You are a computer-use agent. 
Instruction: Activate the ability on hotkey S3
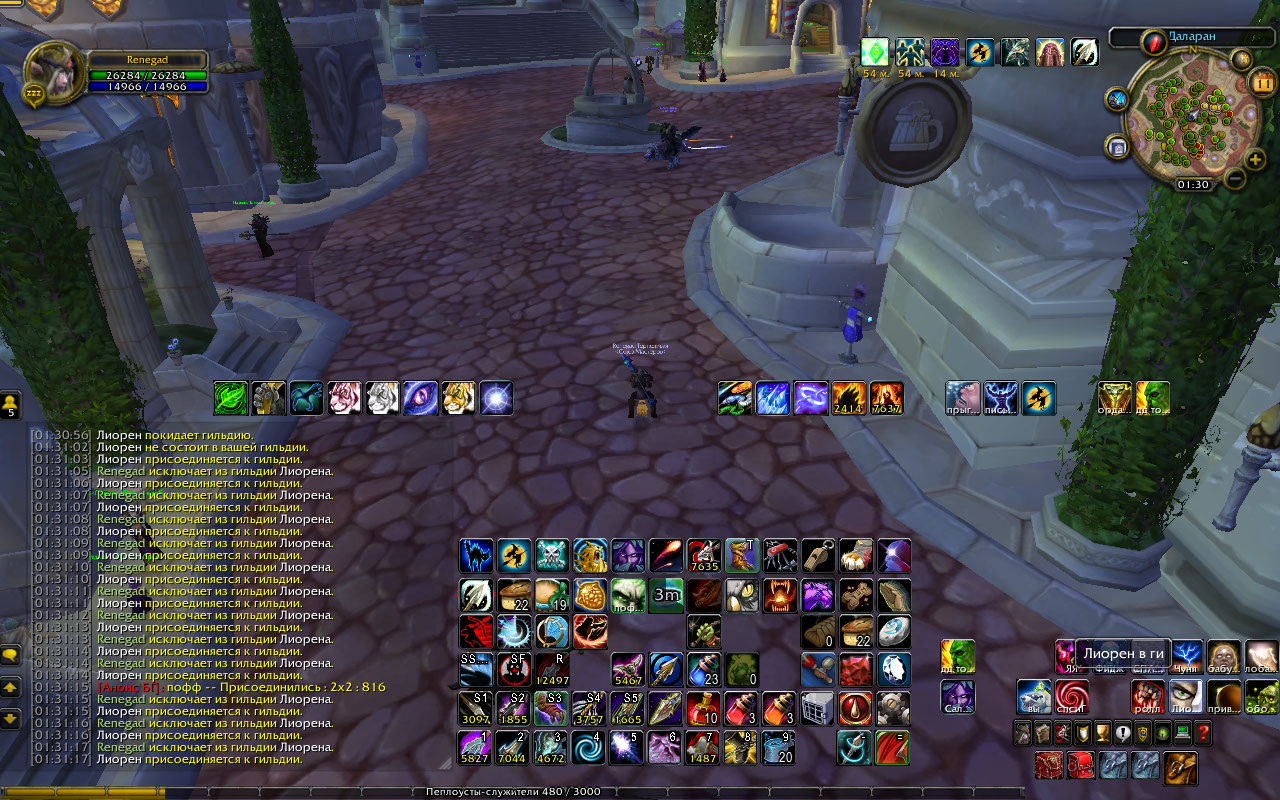pos(551,708)
